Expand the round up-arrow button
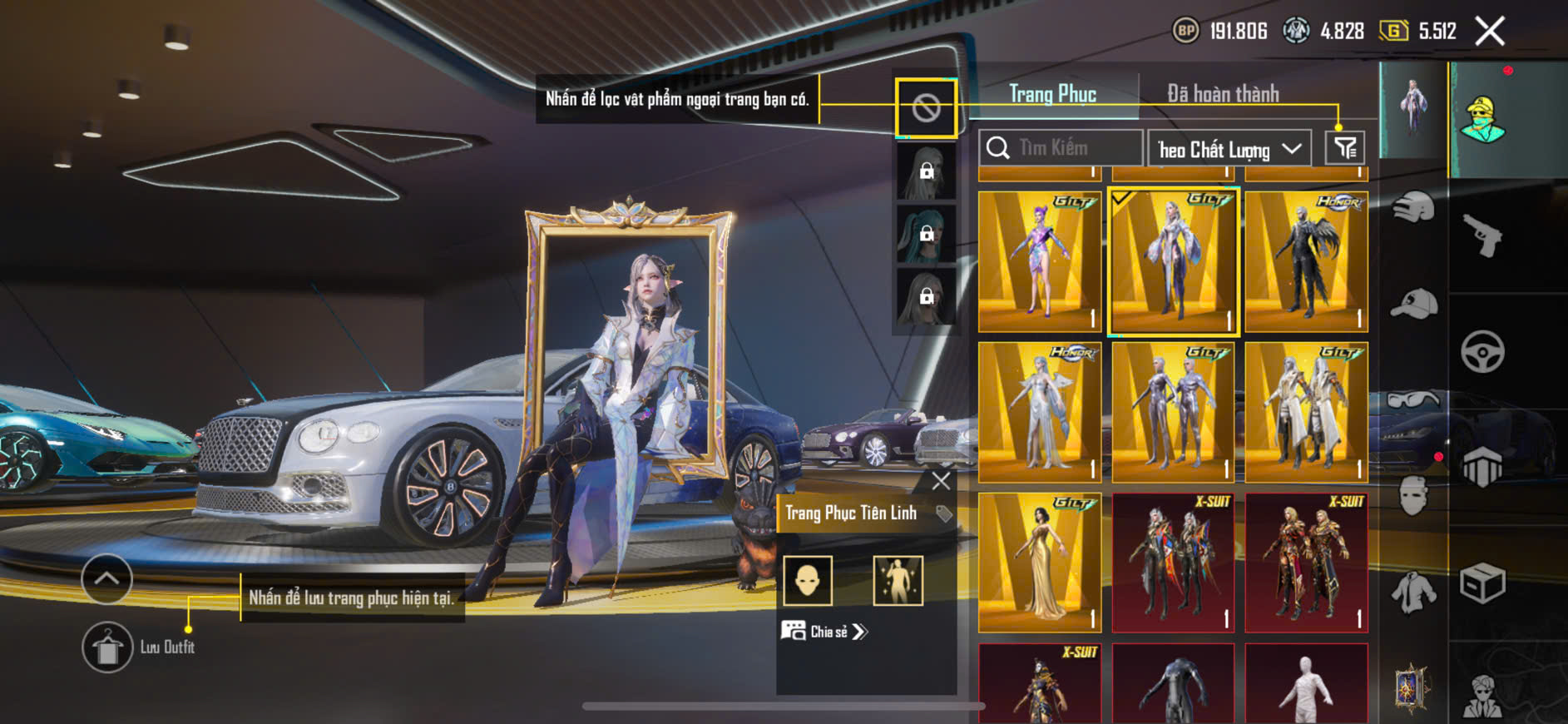Screen dimensions: 1568x724 (x=106, y=578)
